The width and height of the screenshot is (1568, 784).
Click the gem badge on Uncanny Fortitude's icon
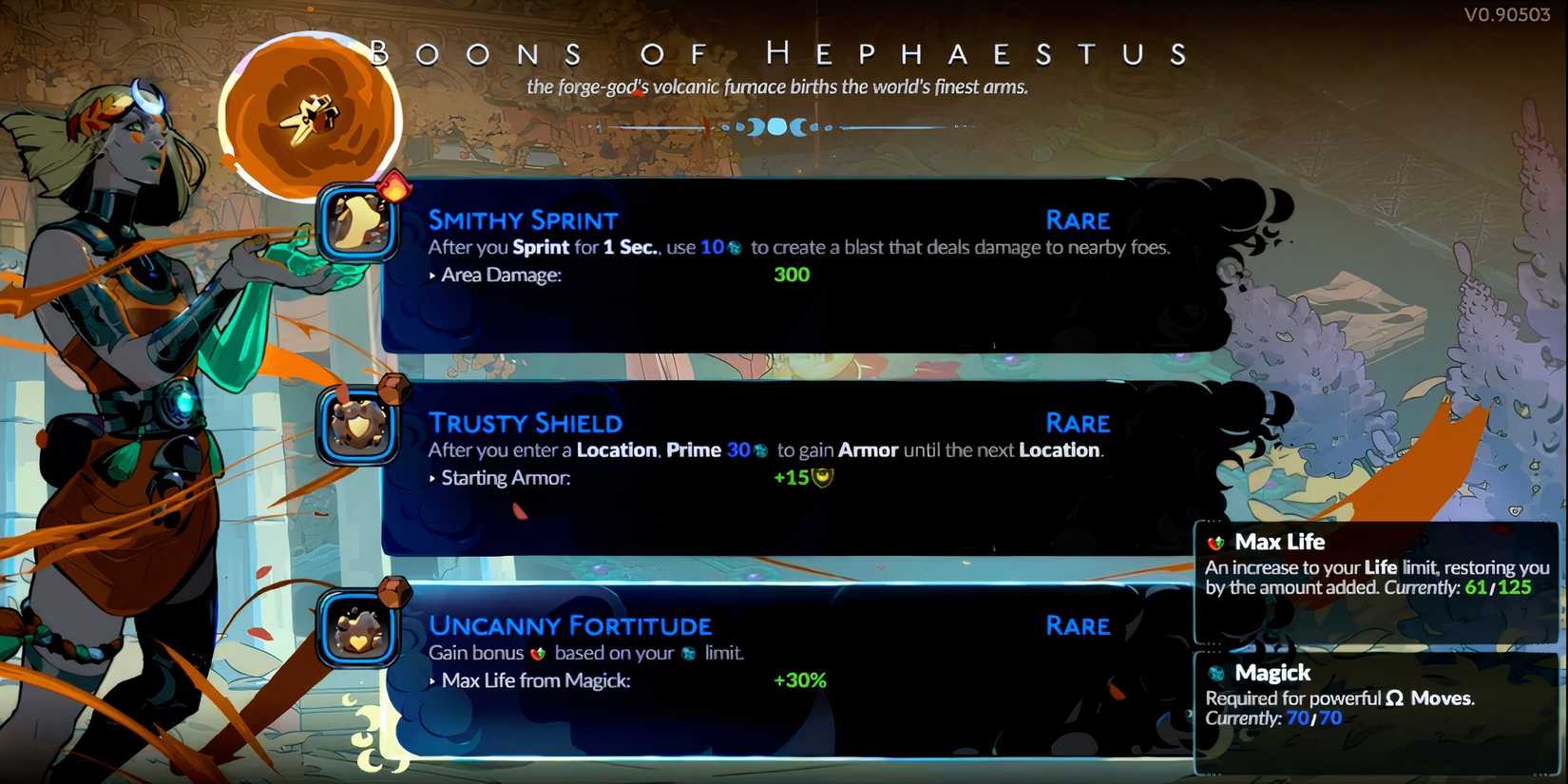pos(392,594)
